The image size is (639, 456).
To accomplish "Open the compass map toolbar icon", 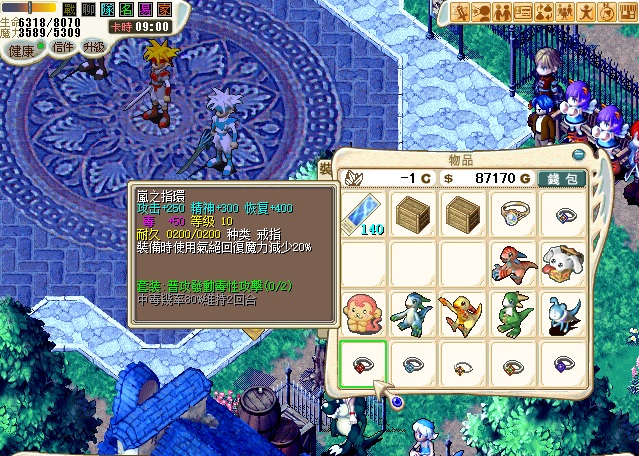I will (x=607, y=12).
